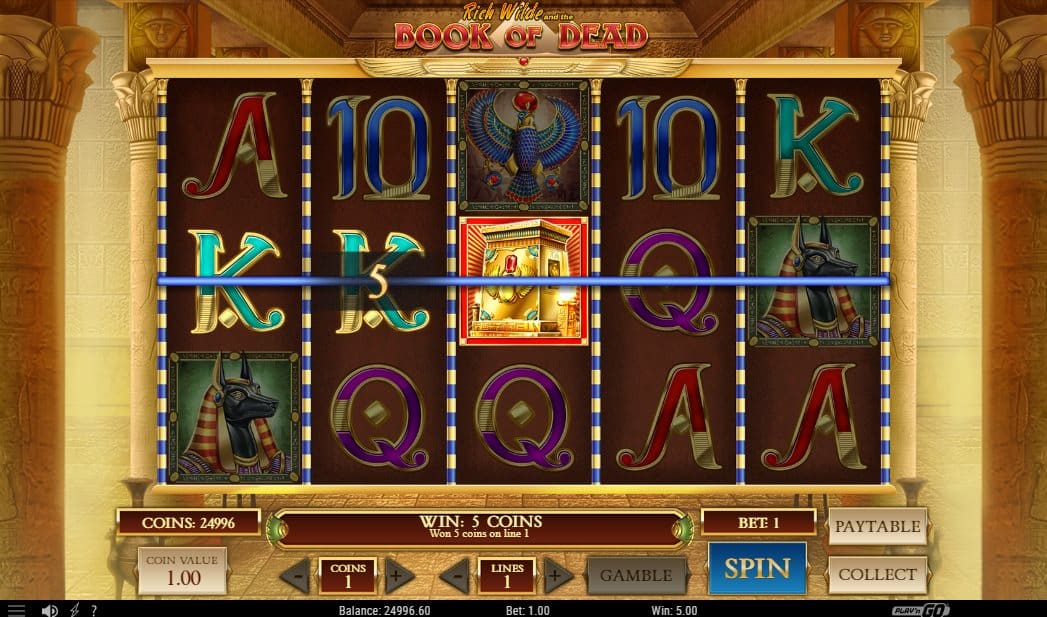1047x617 pixels.
Task: Decrease the number of lines
Action: [455, 575]
